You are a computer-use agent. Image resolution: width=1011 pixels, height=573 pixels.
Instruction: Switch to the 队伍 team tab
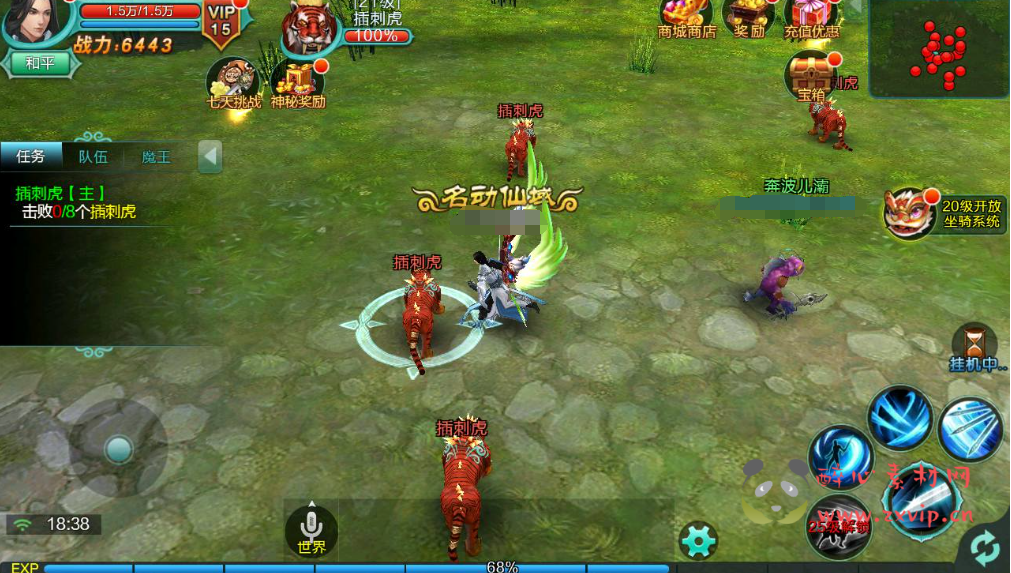click(93, 156)
